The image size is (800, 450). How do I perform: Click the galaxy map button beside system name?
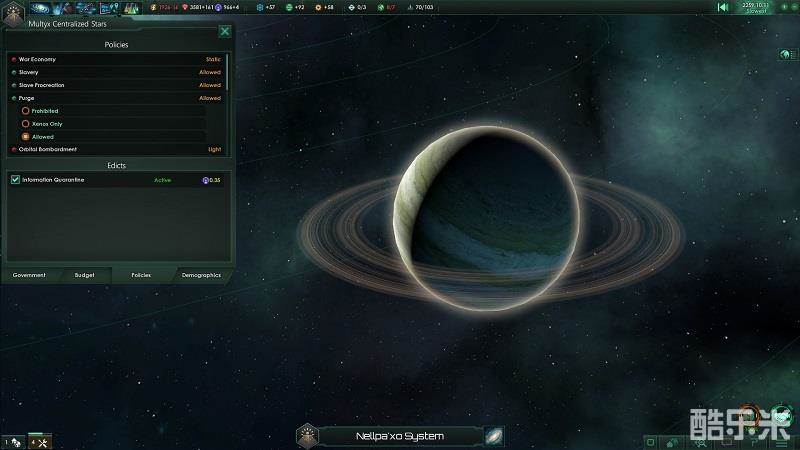494,436
